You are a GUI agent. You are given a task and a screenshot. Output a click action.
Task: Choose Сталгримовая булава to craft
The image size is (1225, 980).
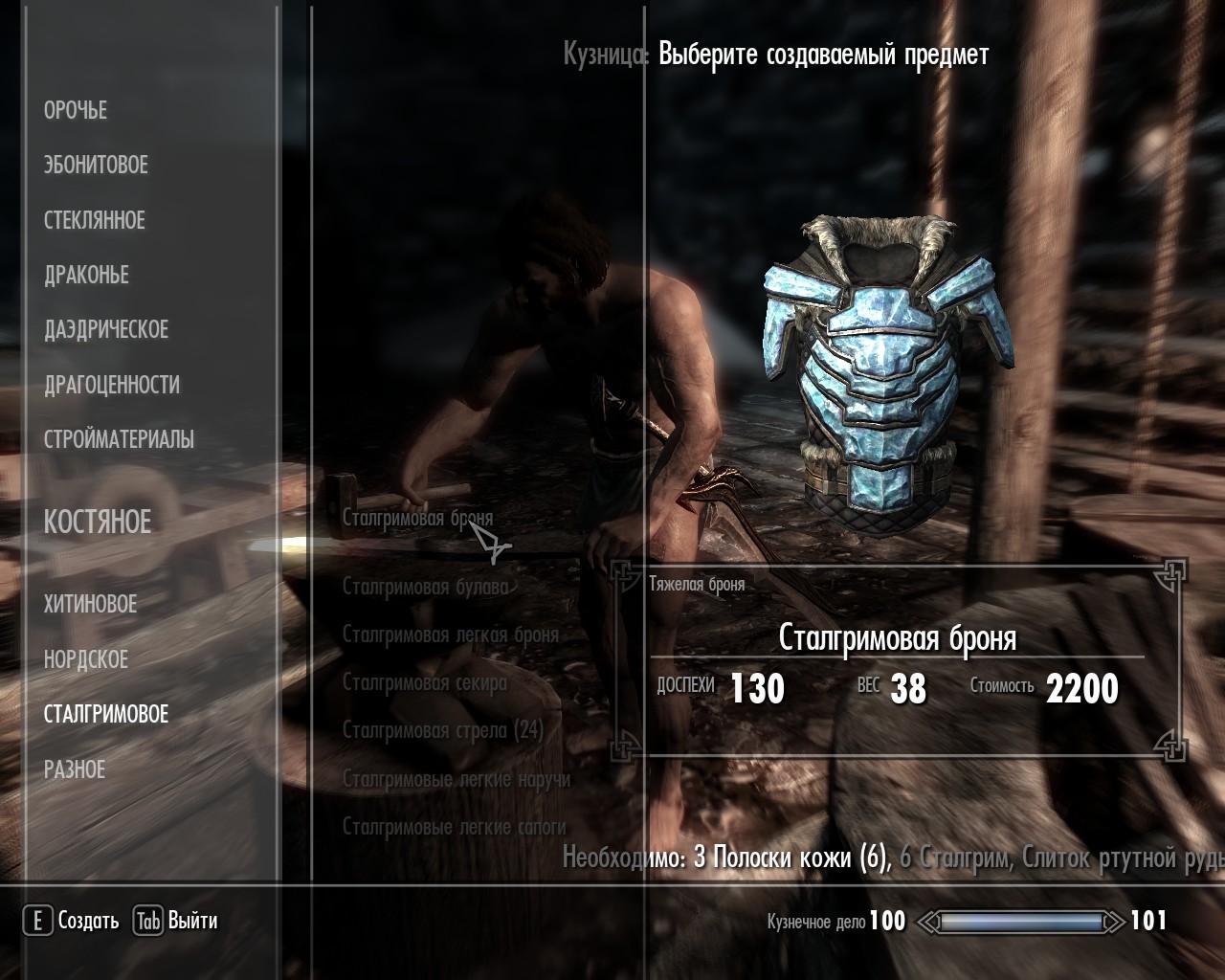(x=425, y=587)
